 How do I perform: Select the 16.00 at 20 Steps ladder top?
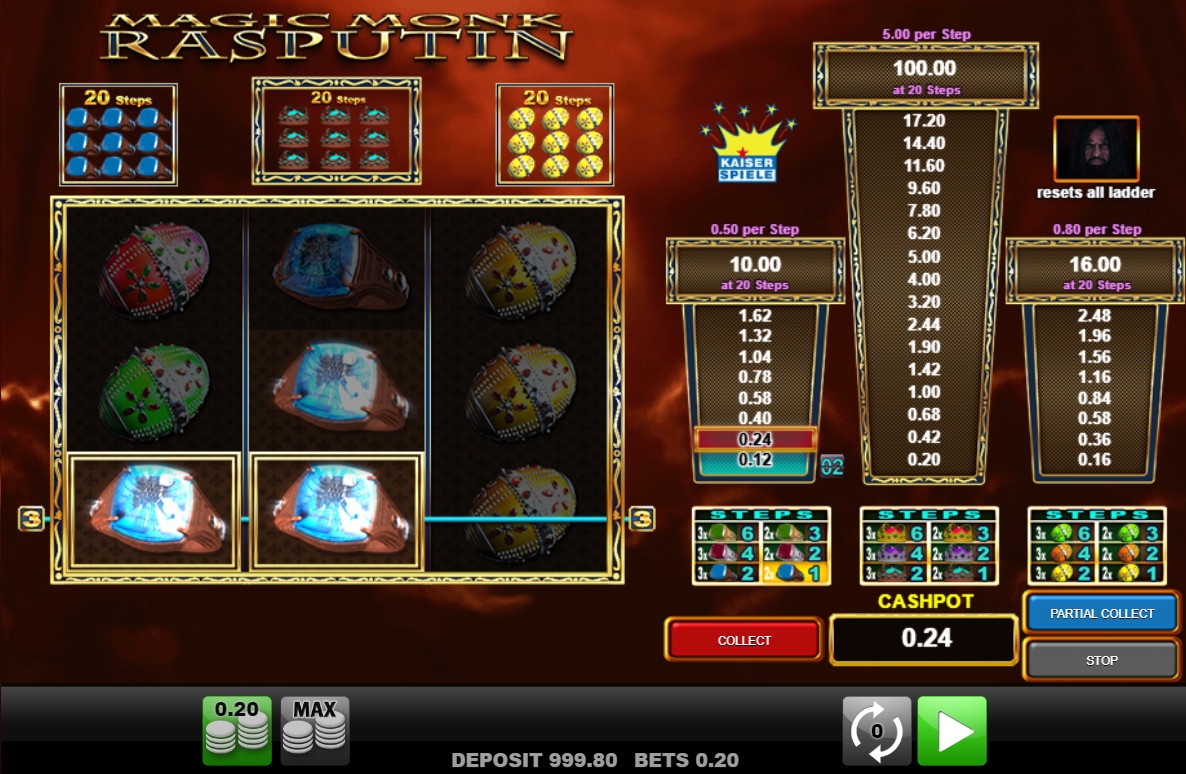pyautogui.click(x=1095, y=271)
